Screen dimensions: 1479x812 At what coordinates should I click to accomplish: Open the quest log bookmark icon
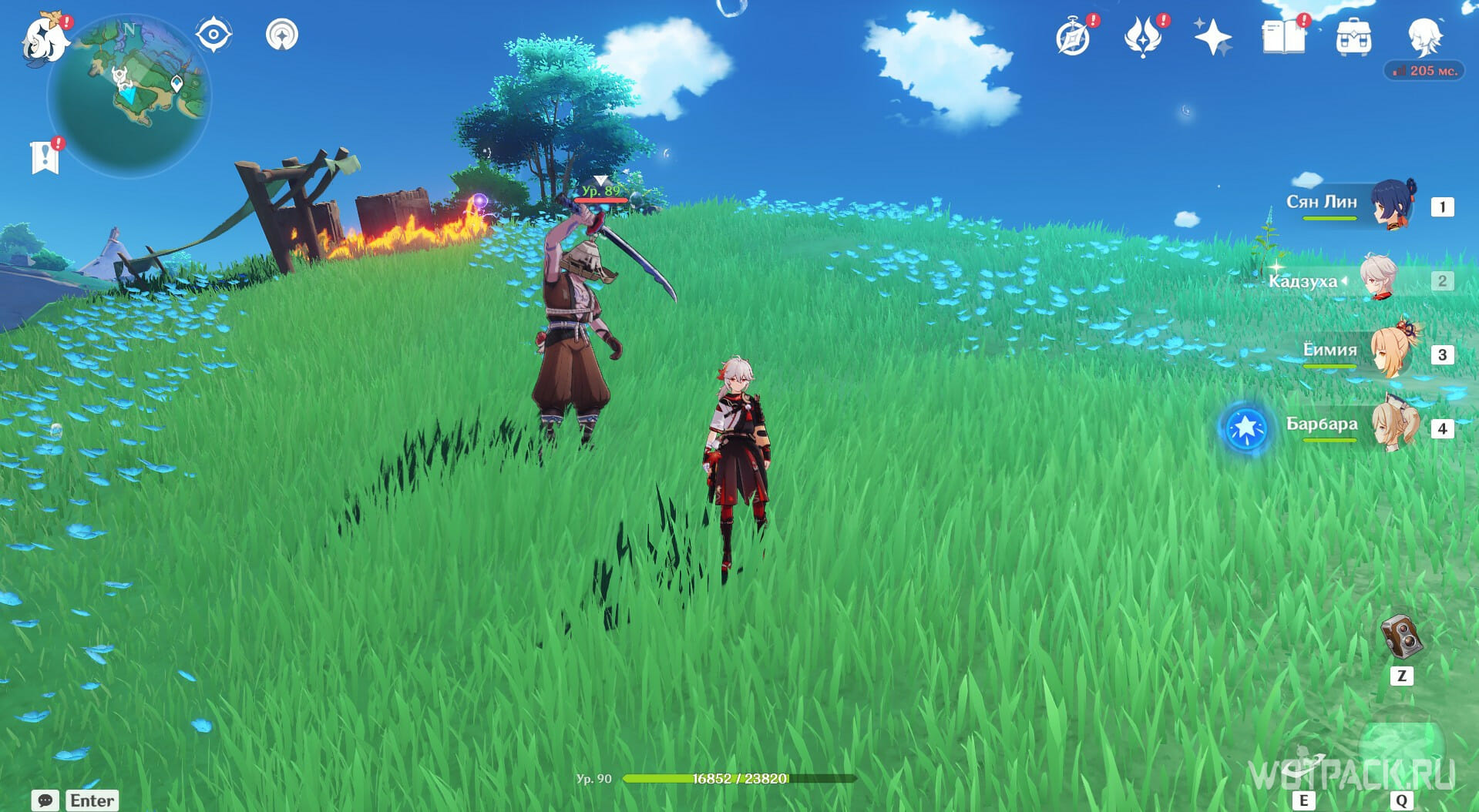[x=45, y=157]
